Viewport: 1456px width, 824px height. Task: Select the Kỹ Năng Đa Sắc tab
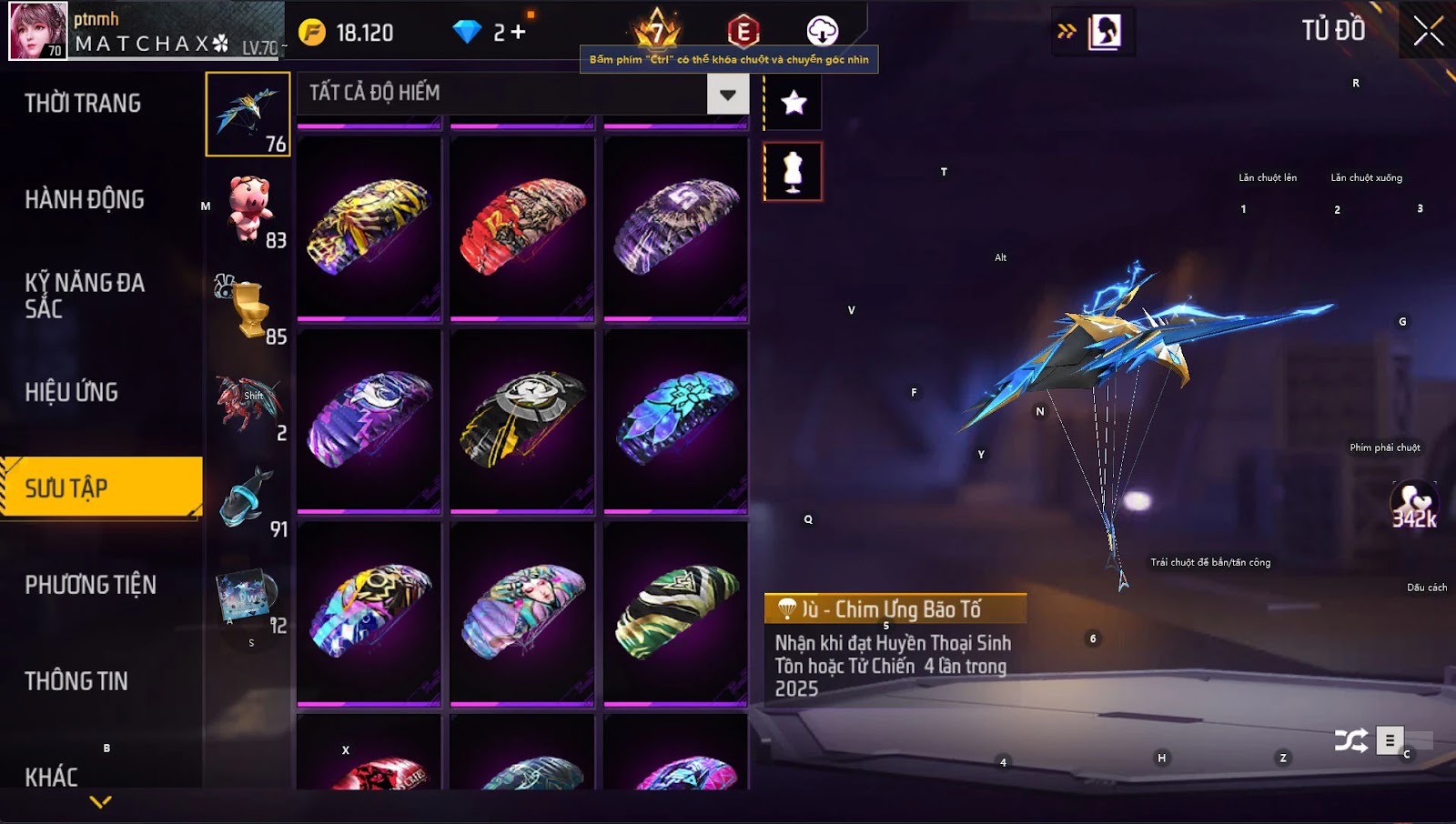pyautogui.click(x=85, y=296)
